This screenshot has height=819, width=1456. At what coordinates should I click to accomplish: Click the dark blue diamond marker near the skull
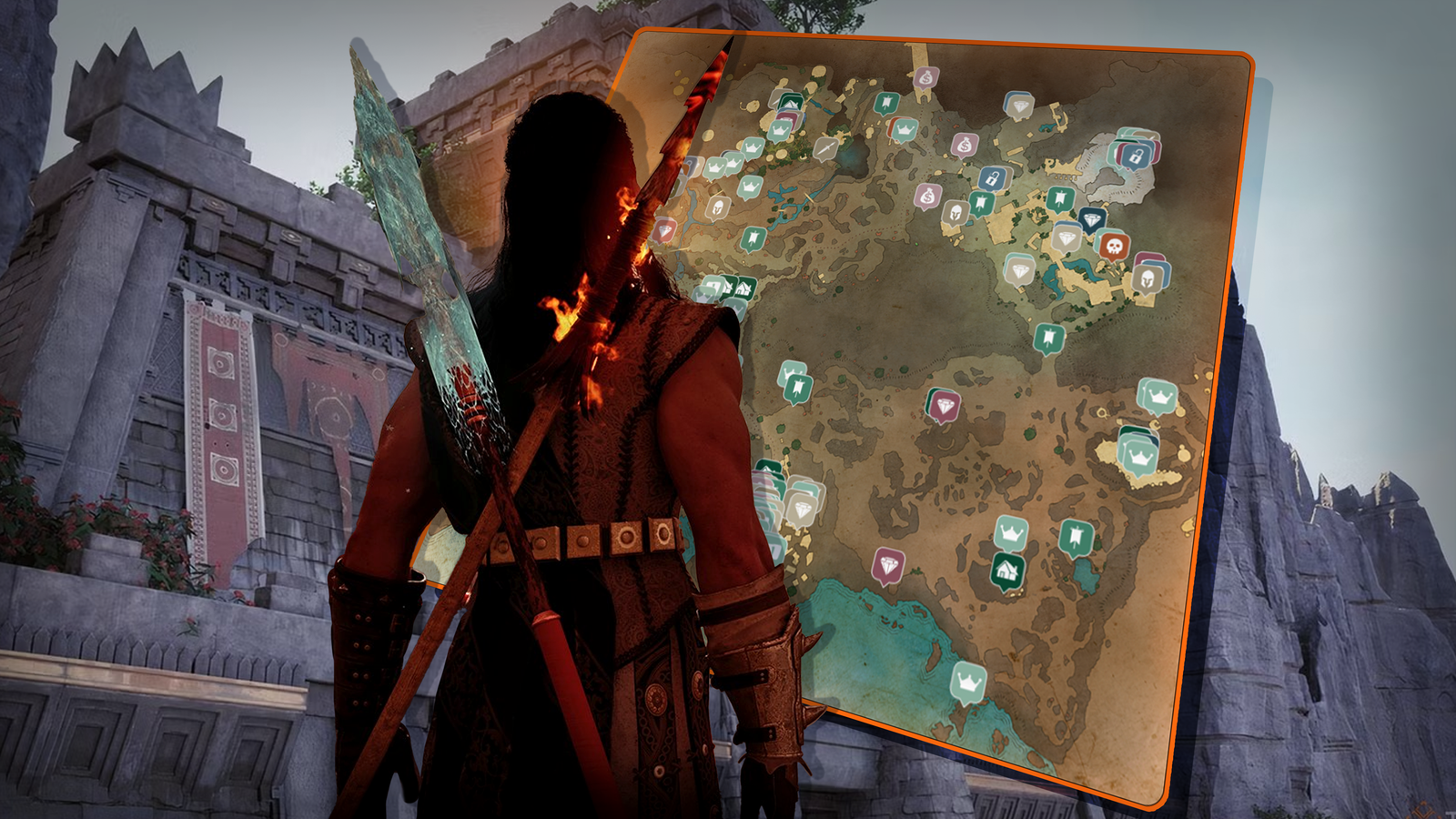click(1092, 218)
